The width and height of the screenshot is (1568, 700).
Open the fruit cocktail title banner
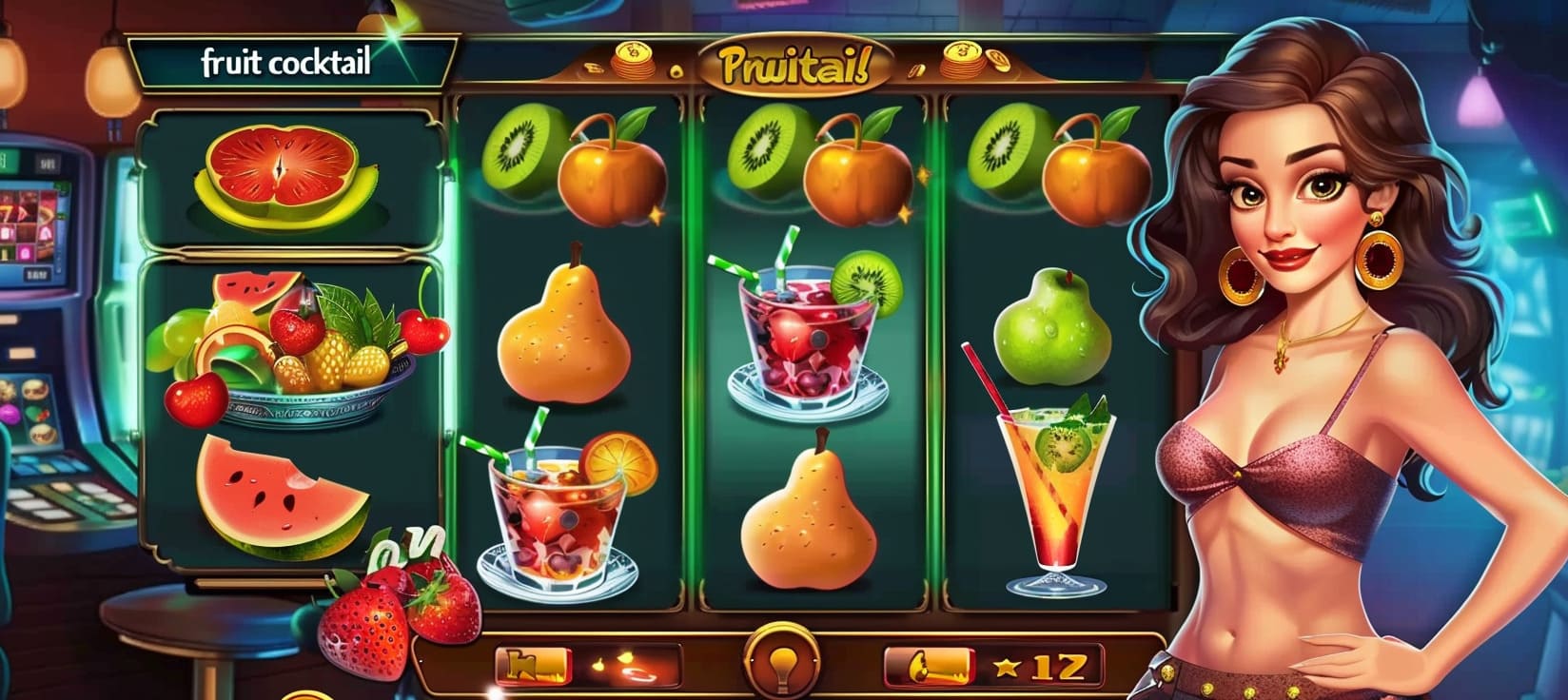286,63
